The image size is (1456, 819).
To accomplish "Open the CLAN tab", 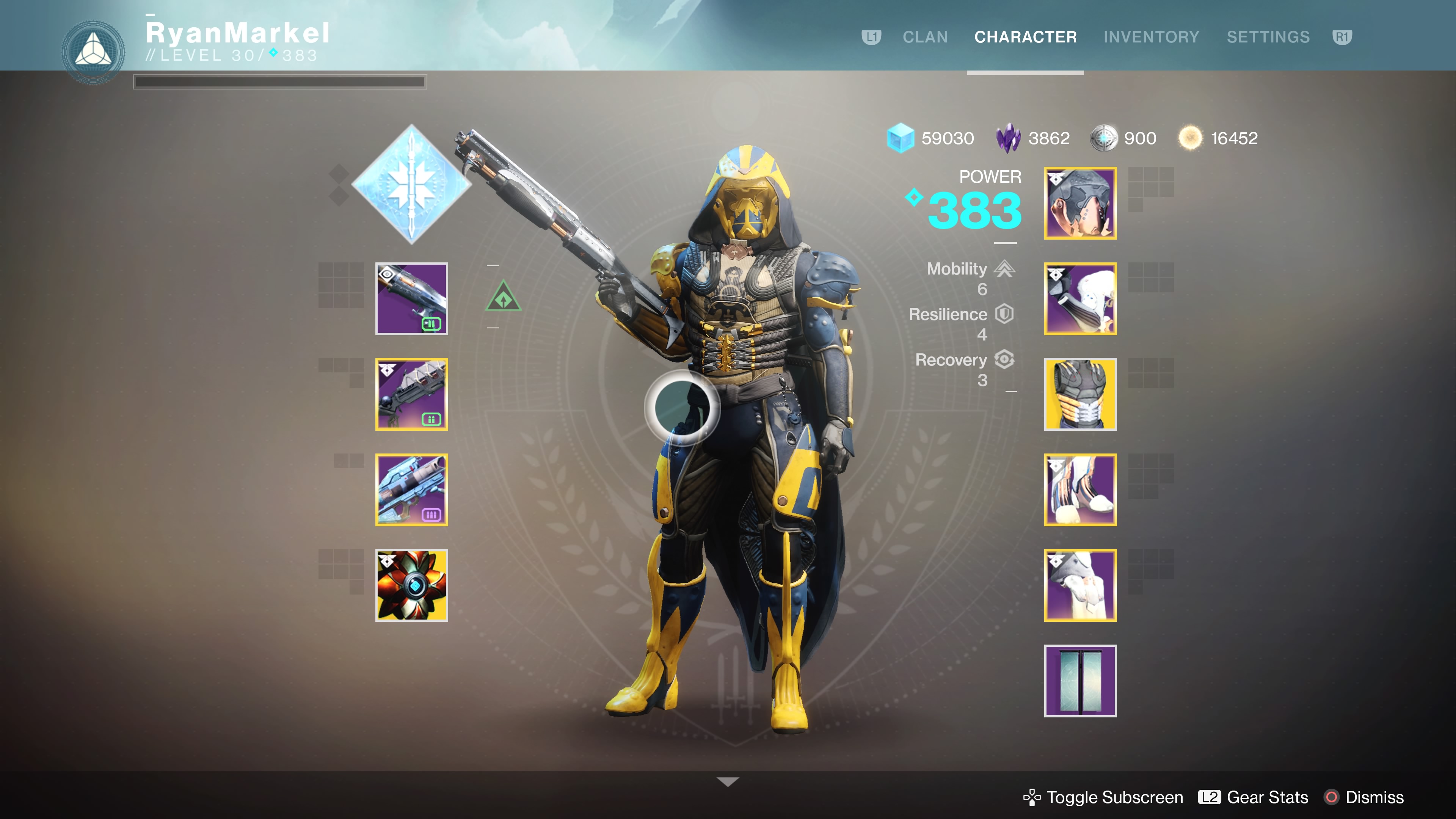I will pyautogui.click(x=925, y=37).
